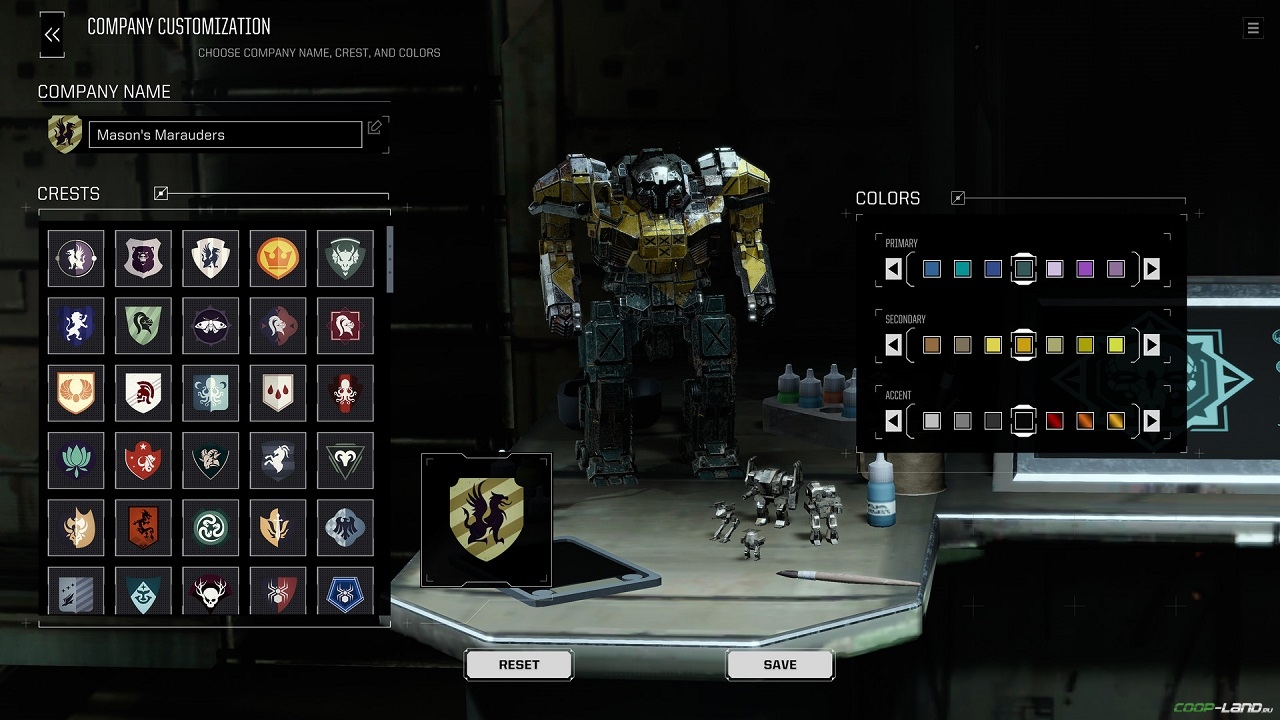Select the three red blood drops crest

coord(278,393)
